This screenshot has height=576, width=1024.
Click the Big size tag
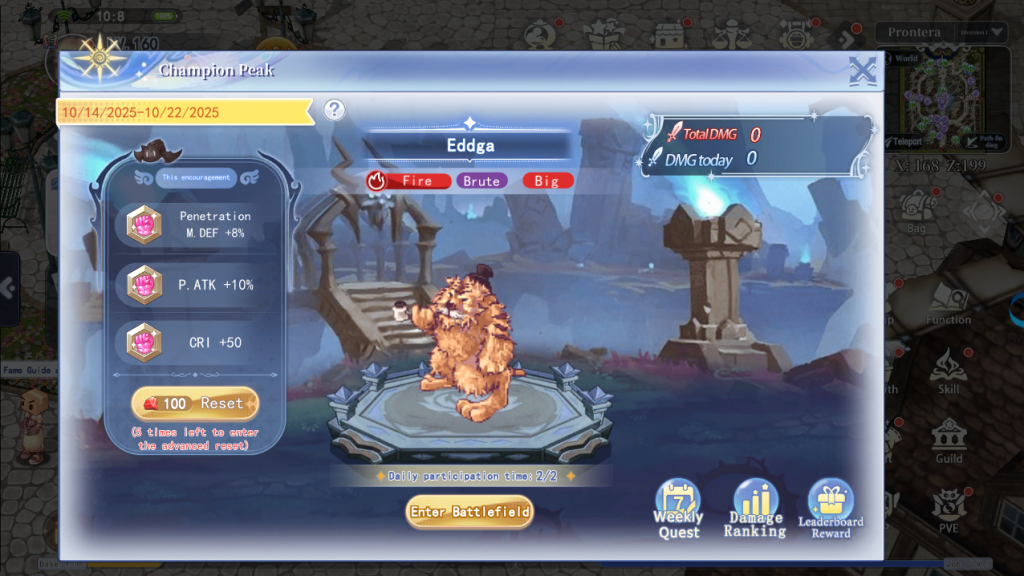click(547, 181)
